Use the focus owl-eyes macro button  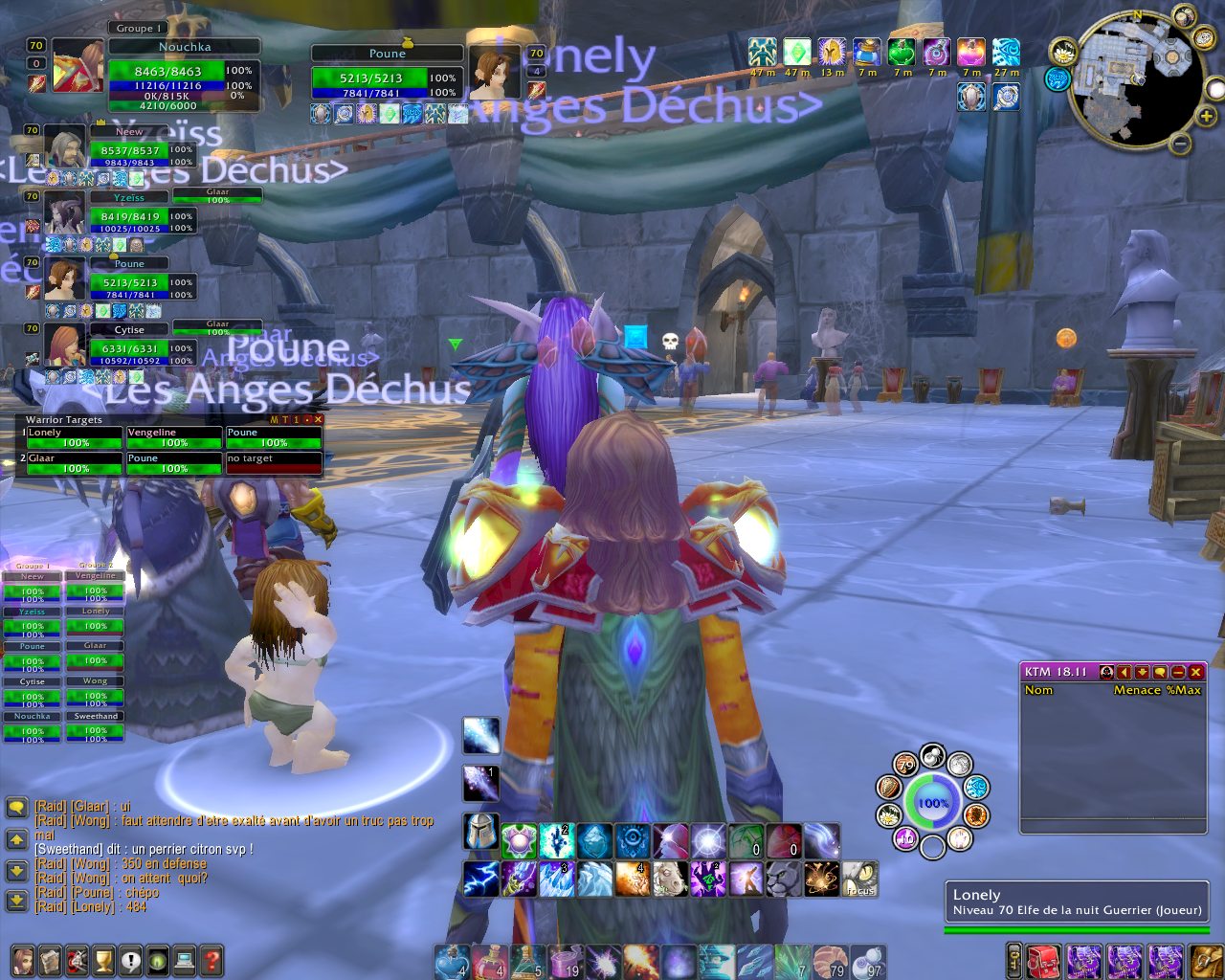[x=860, y=879]
